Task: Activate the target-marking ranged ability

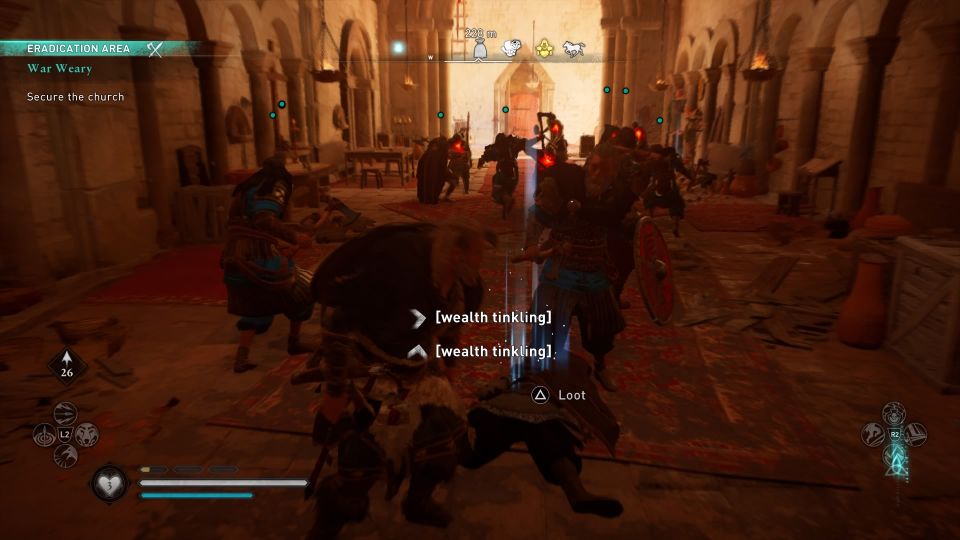Action: (43, 435)
